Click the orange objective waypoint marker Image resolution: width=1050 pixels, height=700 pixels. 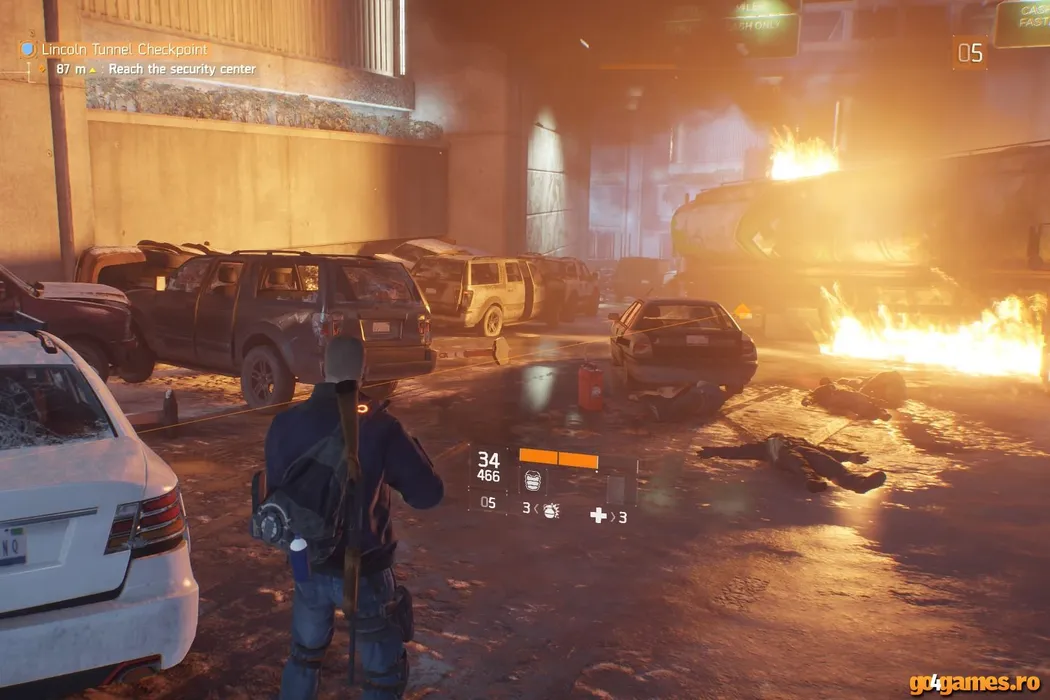pos(742,311)
